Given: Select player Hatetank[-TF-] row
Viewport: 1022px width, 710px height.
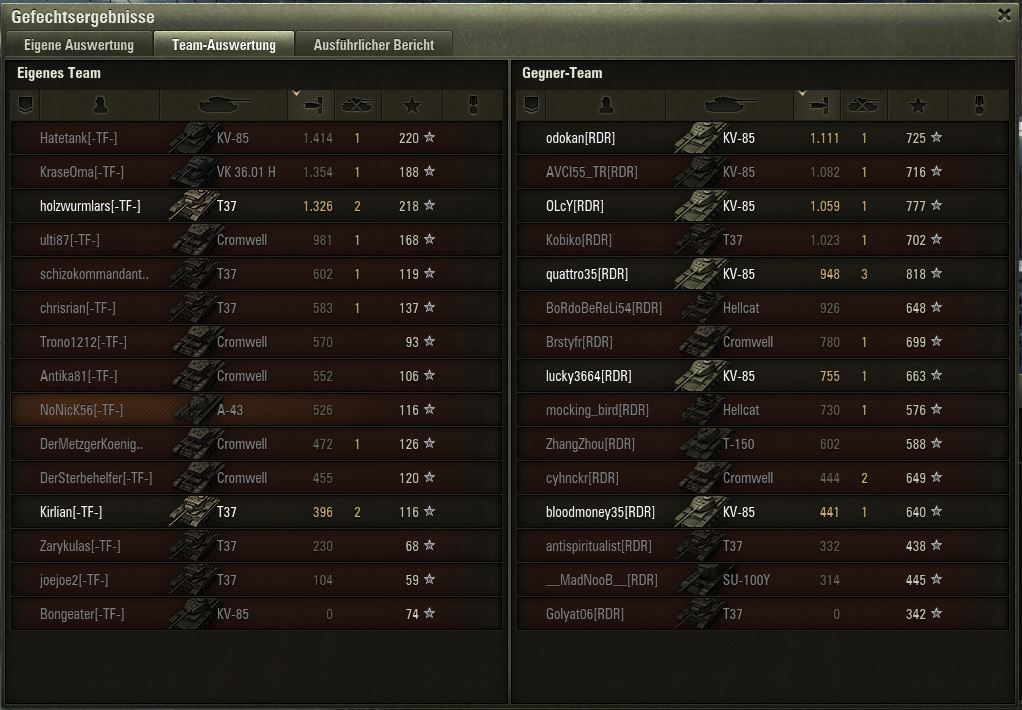Looking at the screenshot, I should pos(256,139).
